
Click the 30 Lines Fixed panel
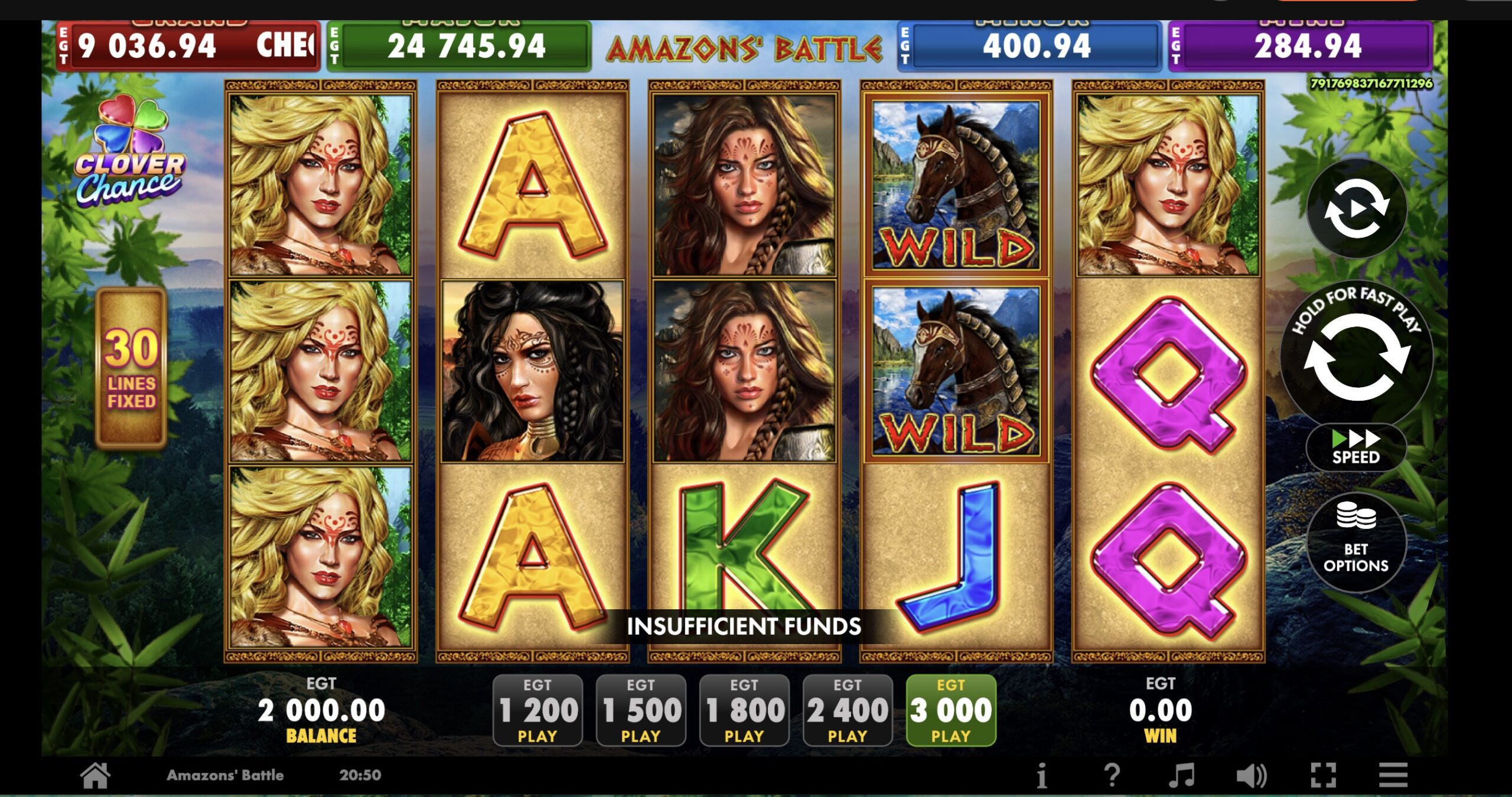click(x=131, y=368)
